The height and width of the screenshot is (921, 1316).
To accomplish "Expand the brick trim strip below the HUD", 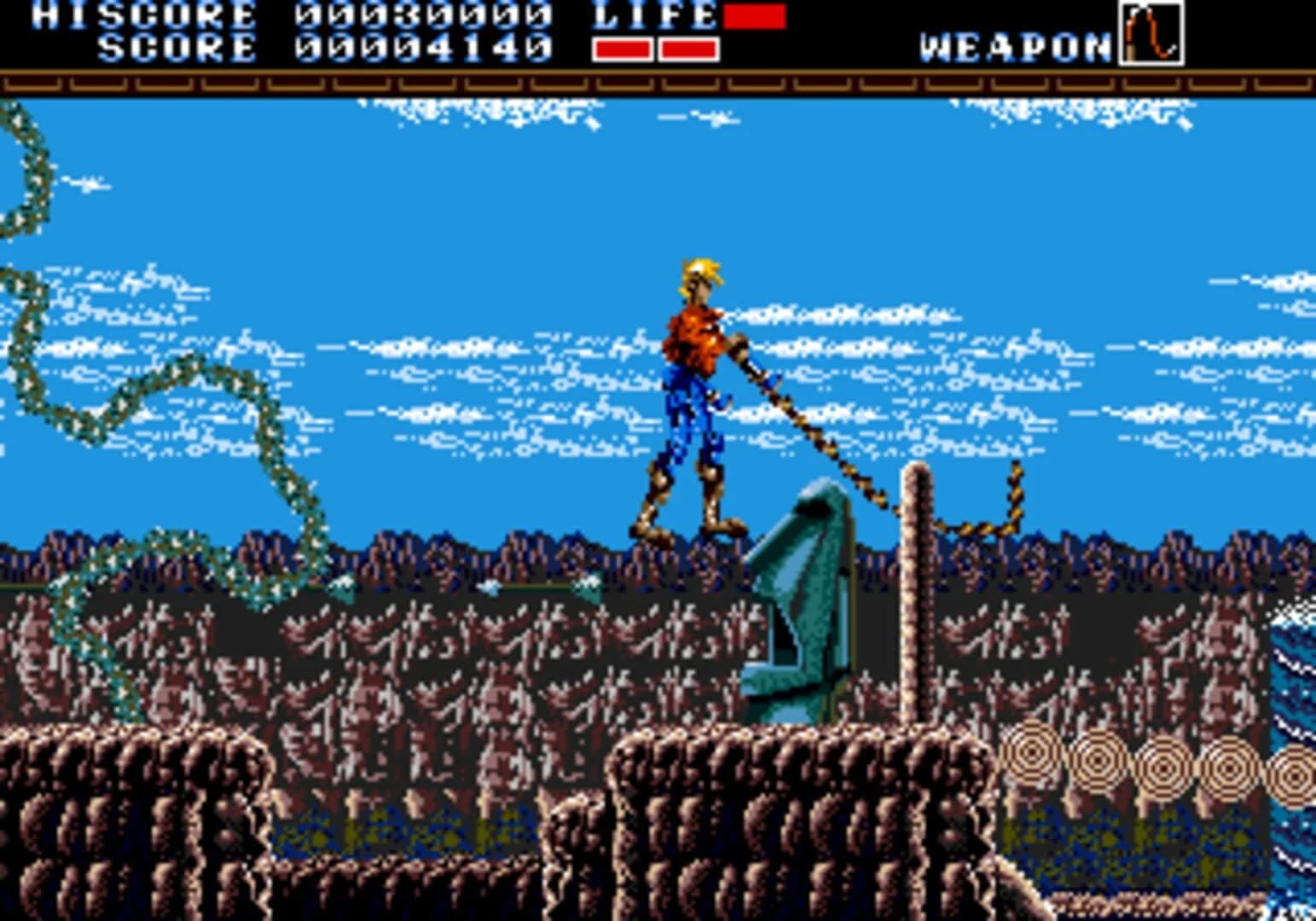I will tap(657, 83).
